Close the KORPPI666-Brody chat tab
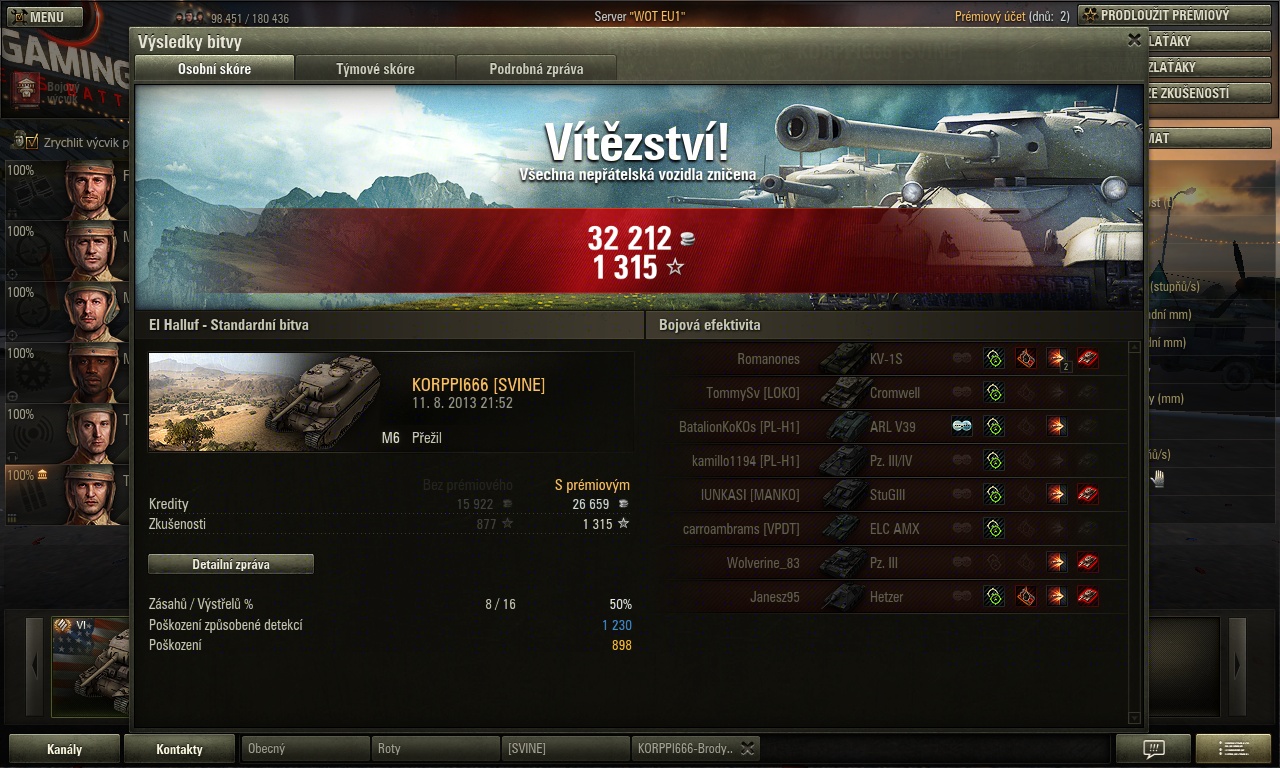1280x768 pixels. pyautogui.click(x=747, y=748)
